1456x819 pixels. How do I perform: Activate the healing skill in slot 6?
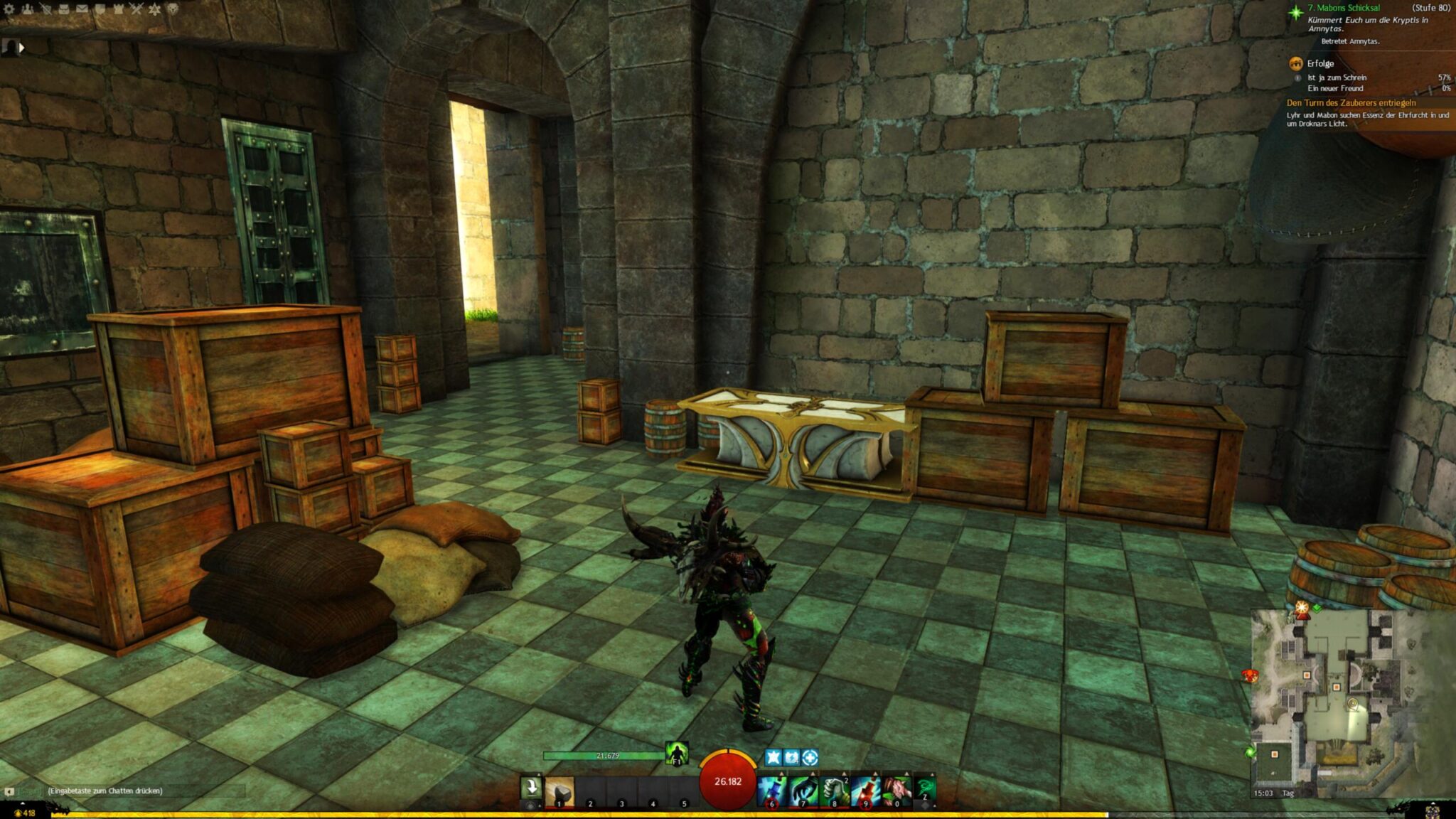[x=772, y=791]
